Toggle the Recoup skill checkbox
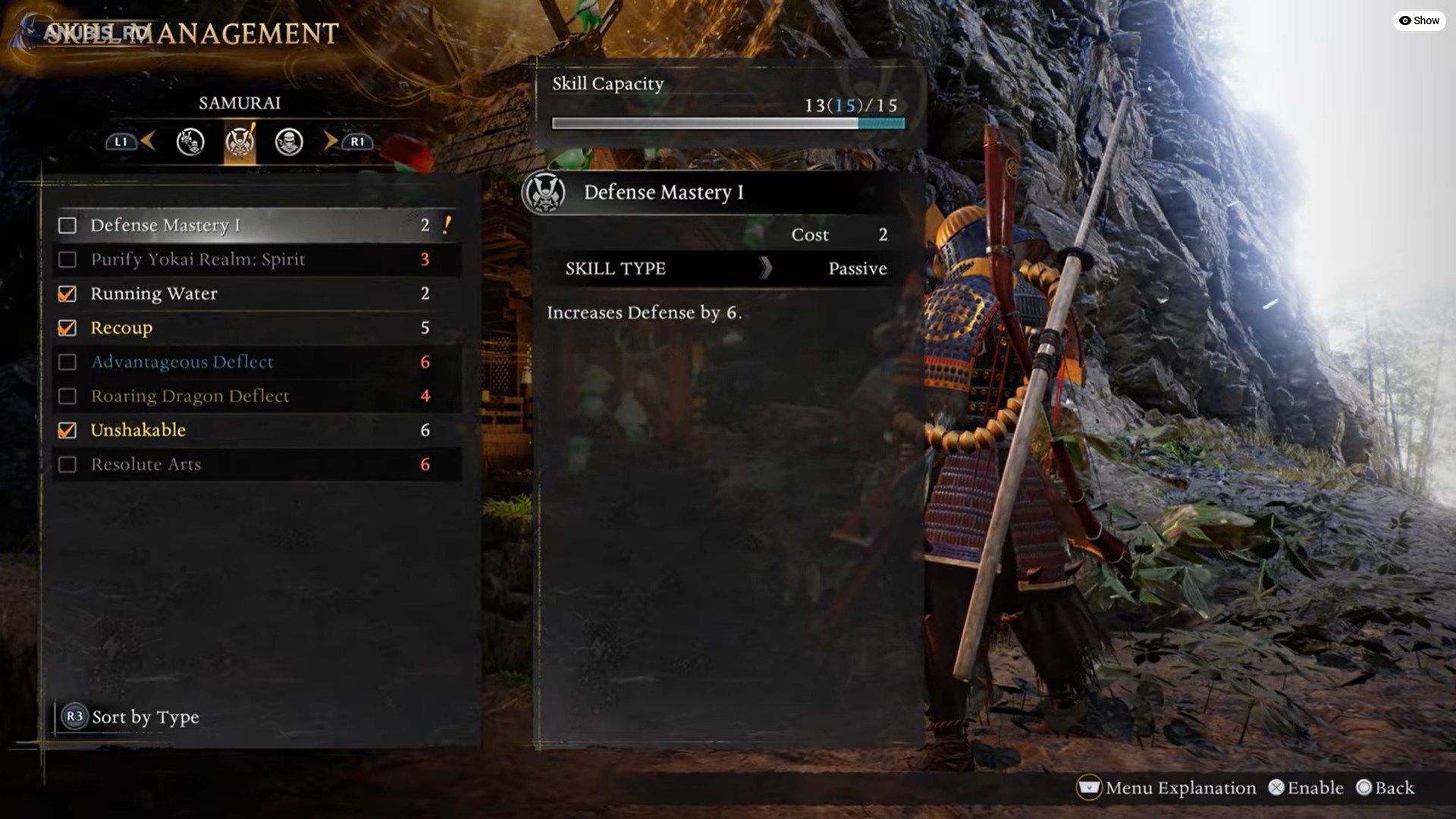The image size is (1456, 819). 67,328
